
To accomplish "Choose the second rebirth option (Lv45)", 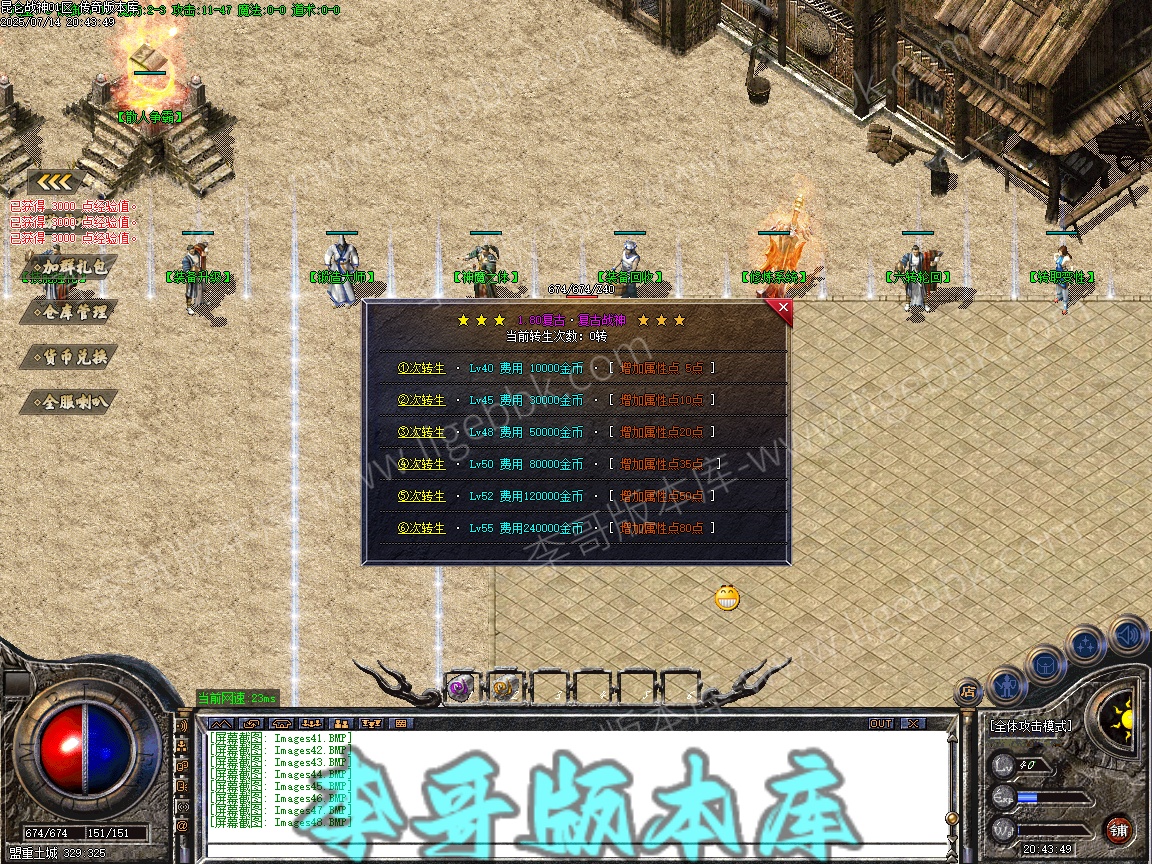I will tap(422, 400).
